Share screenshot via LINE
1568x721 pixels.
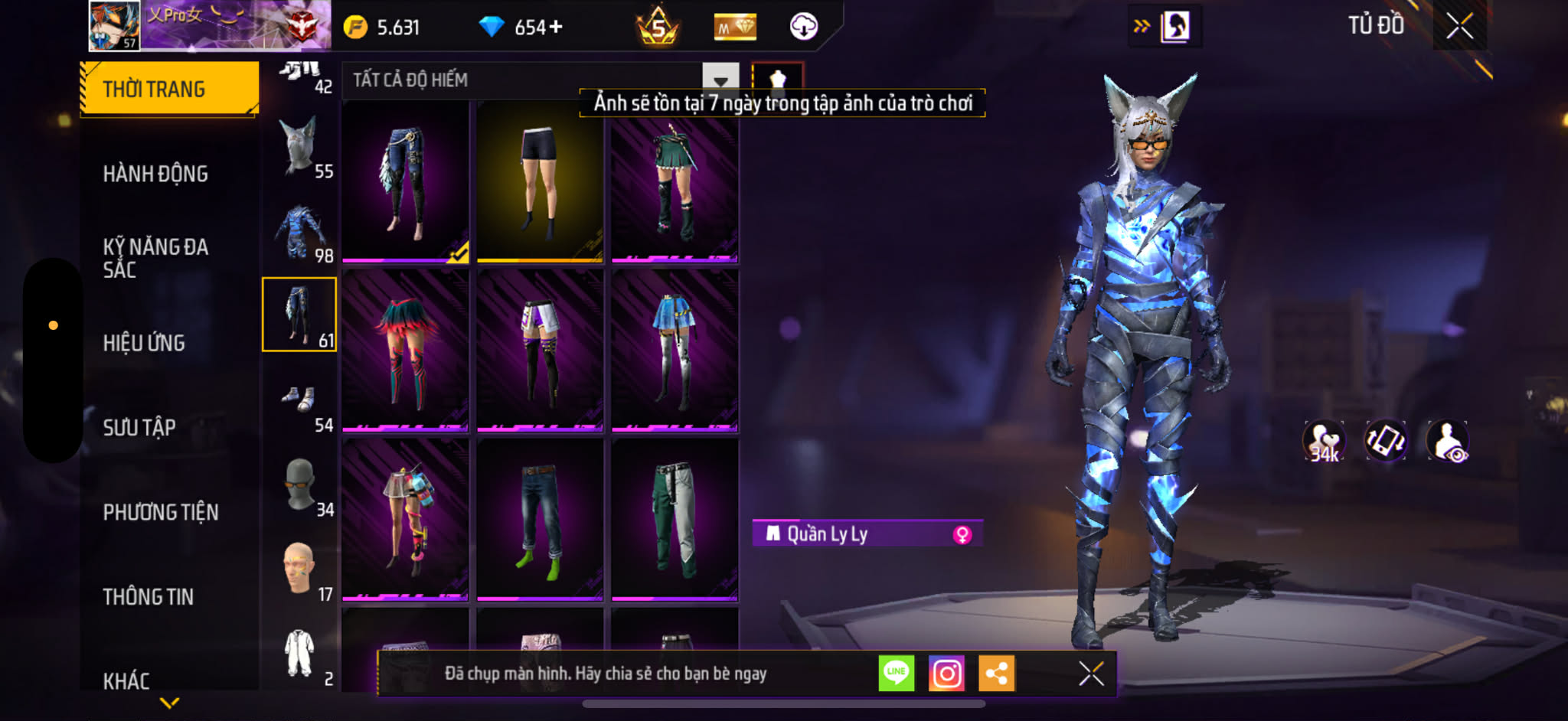click(896, 674)
